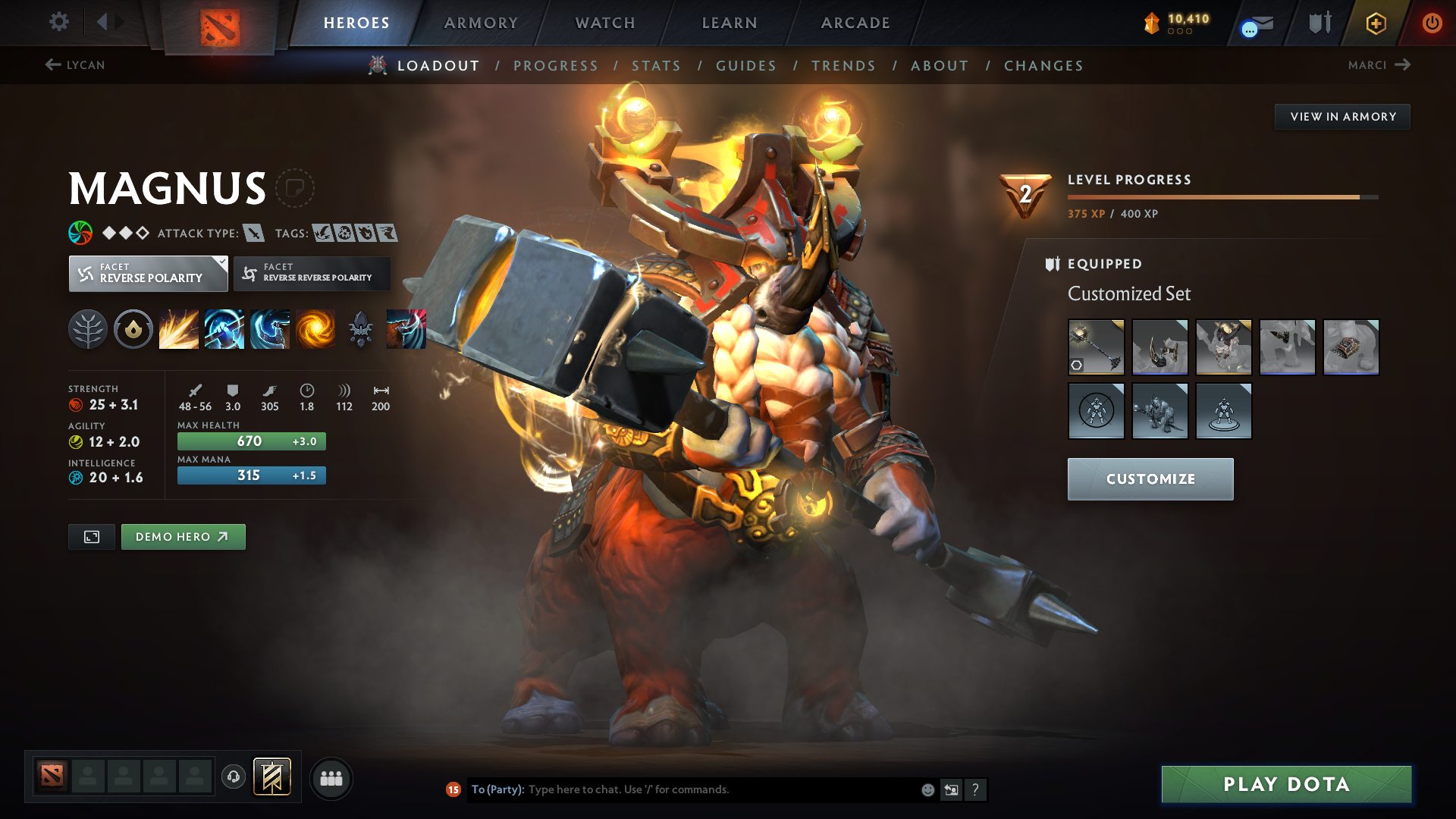Select the Reverse Reverse Polarity facet
Image resolution: width=1456 pixels, height=819 pixels.
pos(311,273)
